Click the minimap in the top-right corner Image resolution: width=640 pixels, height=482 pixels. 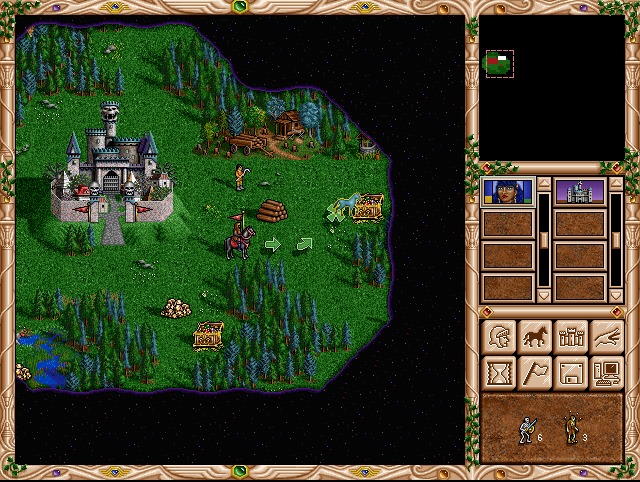(x=551, y=88)
